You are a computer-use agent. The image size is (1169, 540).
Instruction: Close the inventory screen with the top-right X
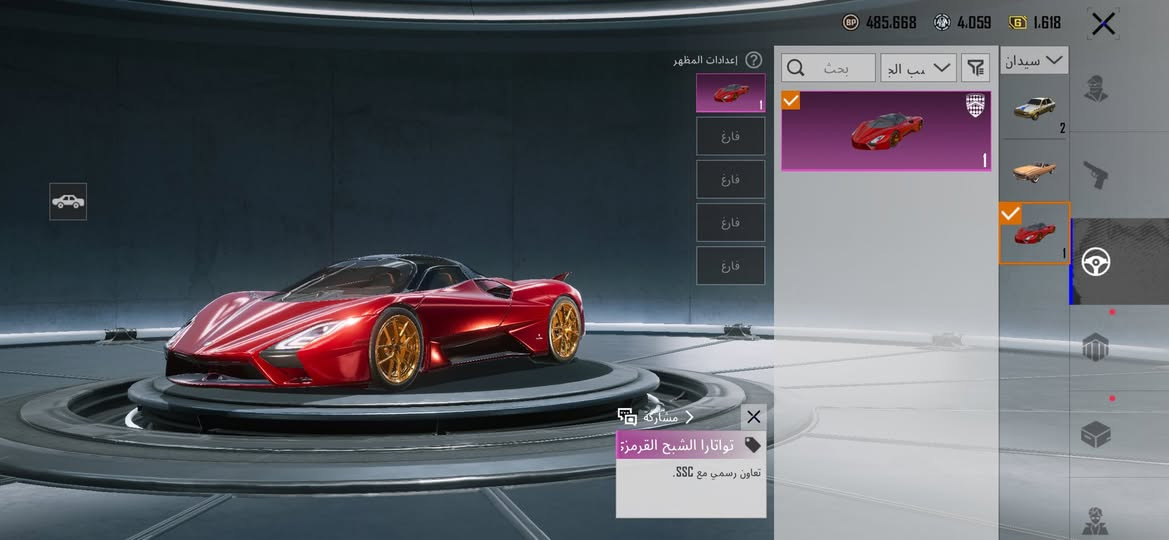1103,24
